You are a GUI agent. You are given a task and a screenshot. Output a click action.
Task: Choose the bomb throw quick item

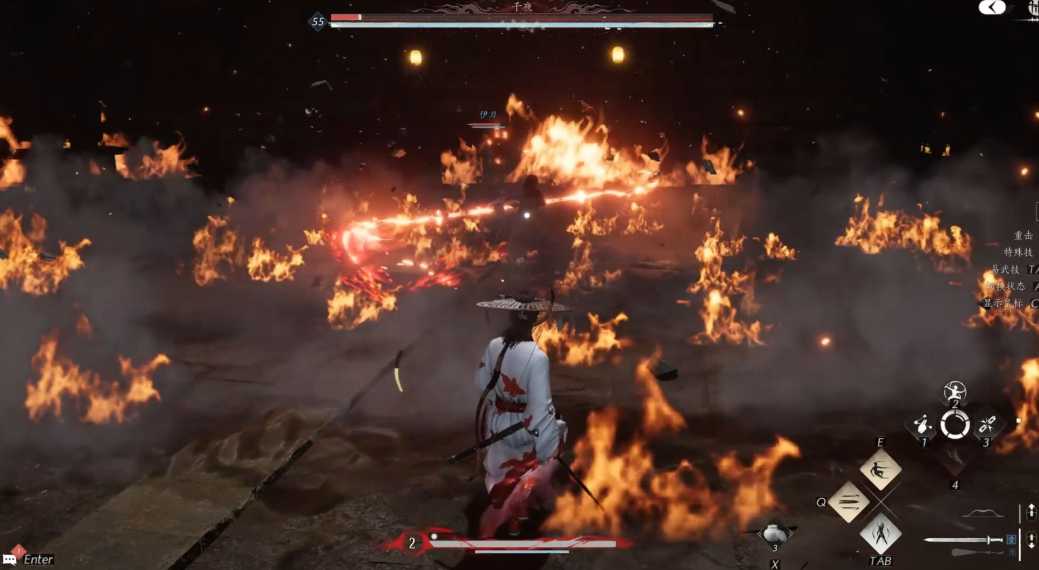pos(923,425)
